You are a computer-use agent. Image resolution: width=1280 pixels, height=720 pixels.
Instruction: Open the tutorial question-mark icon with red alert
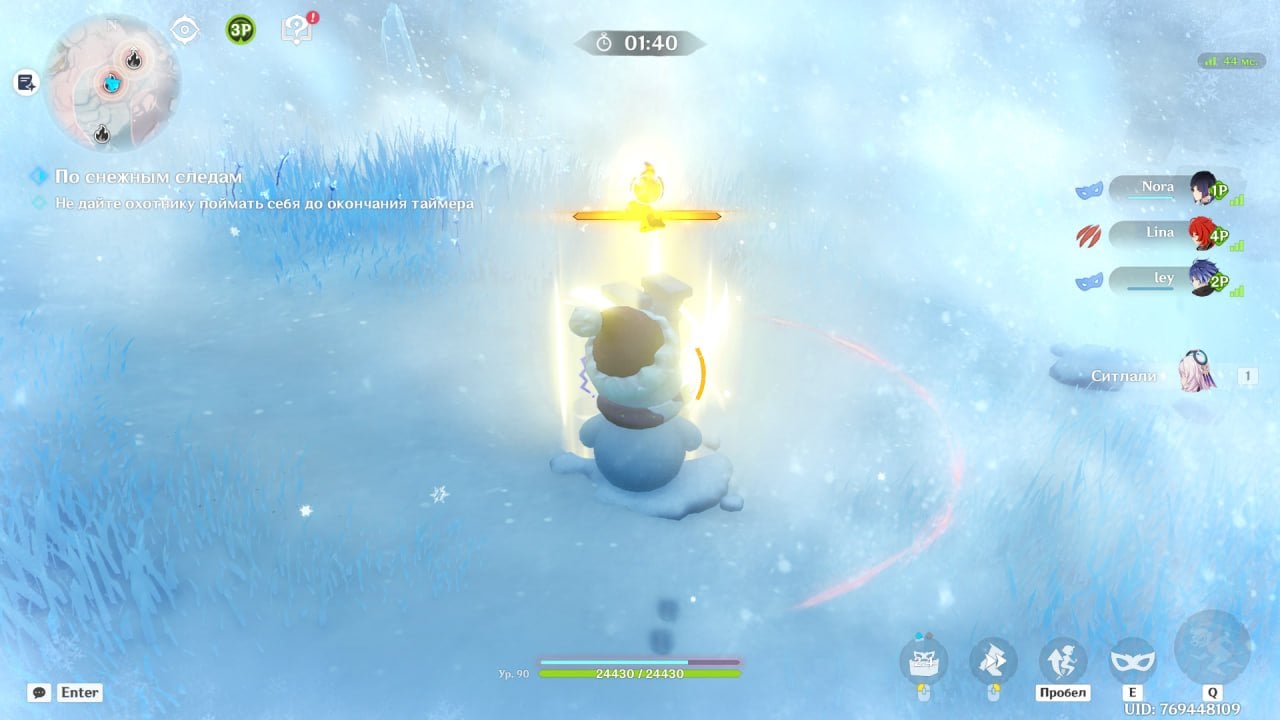[297, 28]
